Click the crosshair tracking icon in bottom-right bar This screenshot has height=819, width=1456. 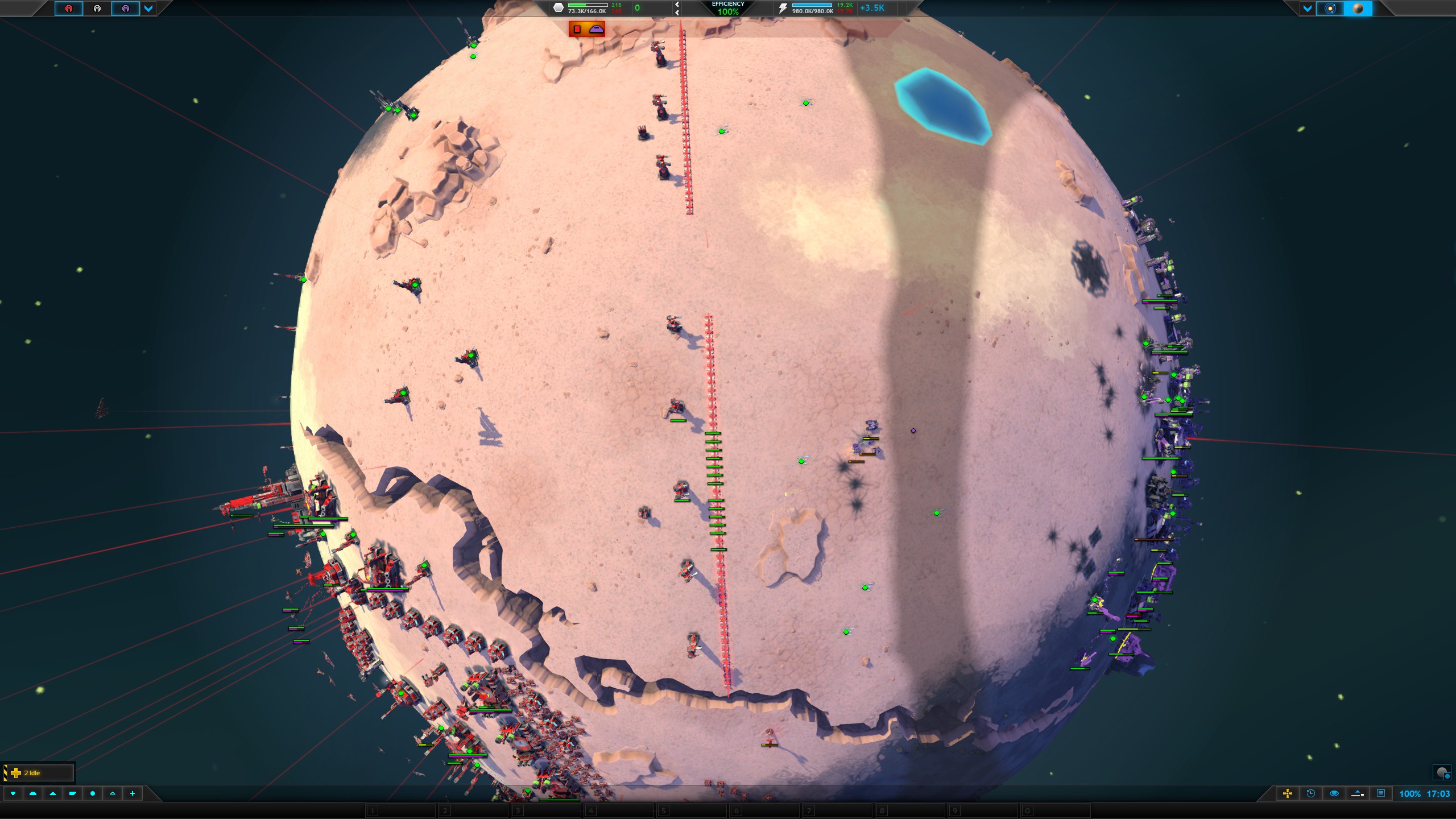[x=1287, y=795]
